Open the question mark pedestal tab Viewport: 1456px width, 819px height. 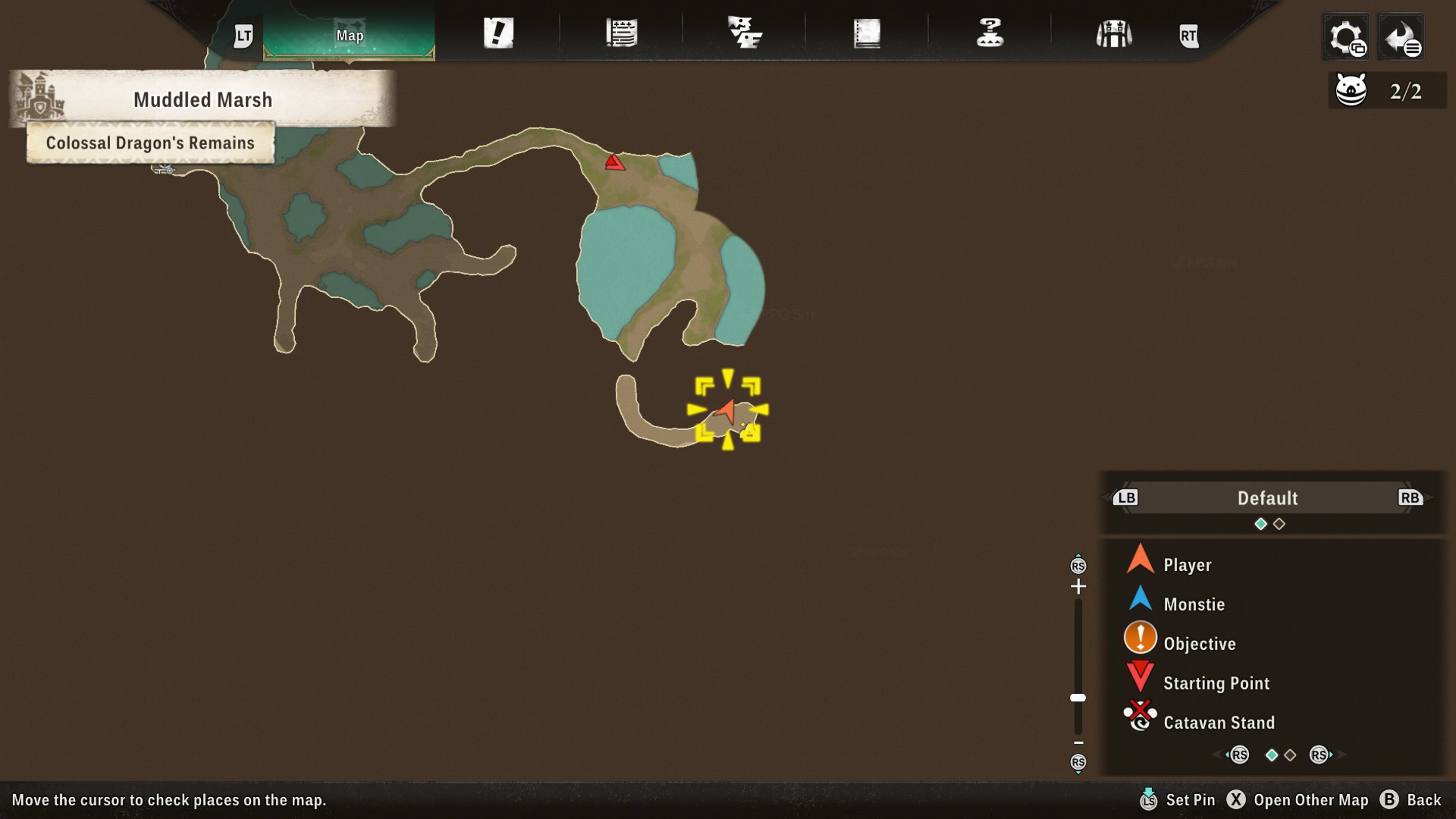[x=990, y=33]
